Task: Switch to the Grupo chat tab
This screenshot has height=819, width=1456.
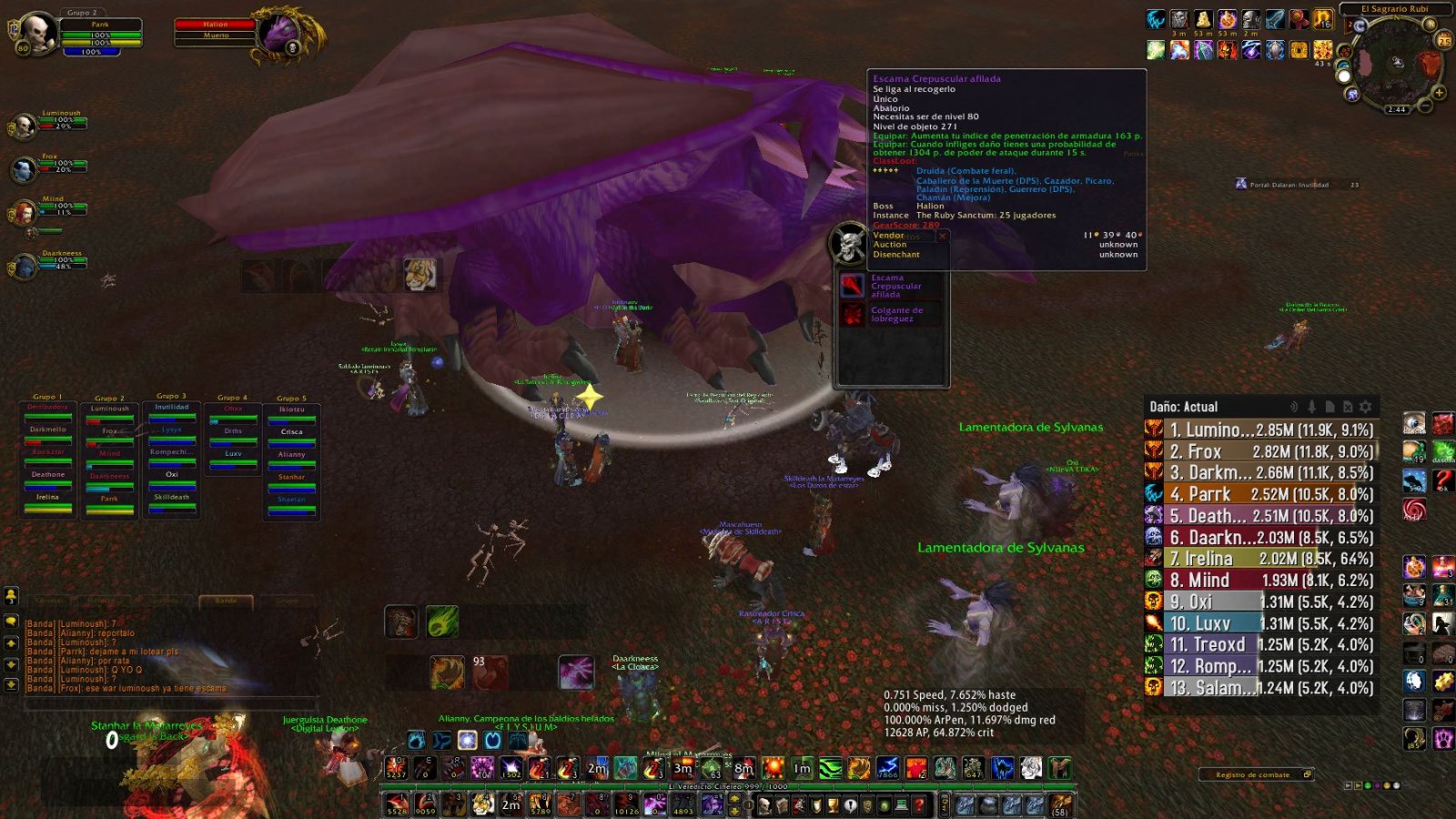Action: pos(287,601)
